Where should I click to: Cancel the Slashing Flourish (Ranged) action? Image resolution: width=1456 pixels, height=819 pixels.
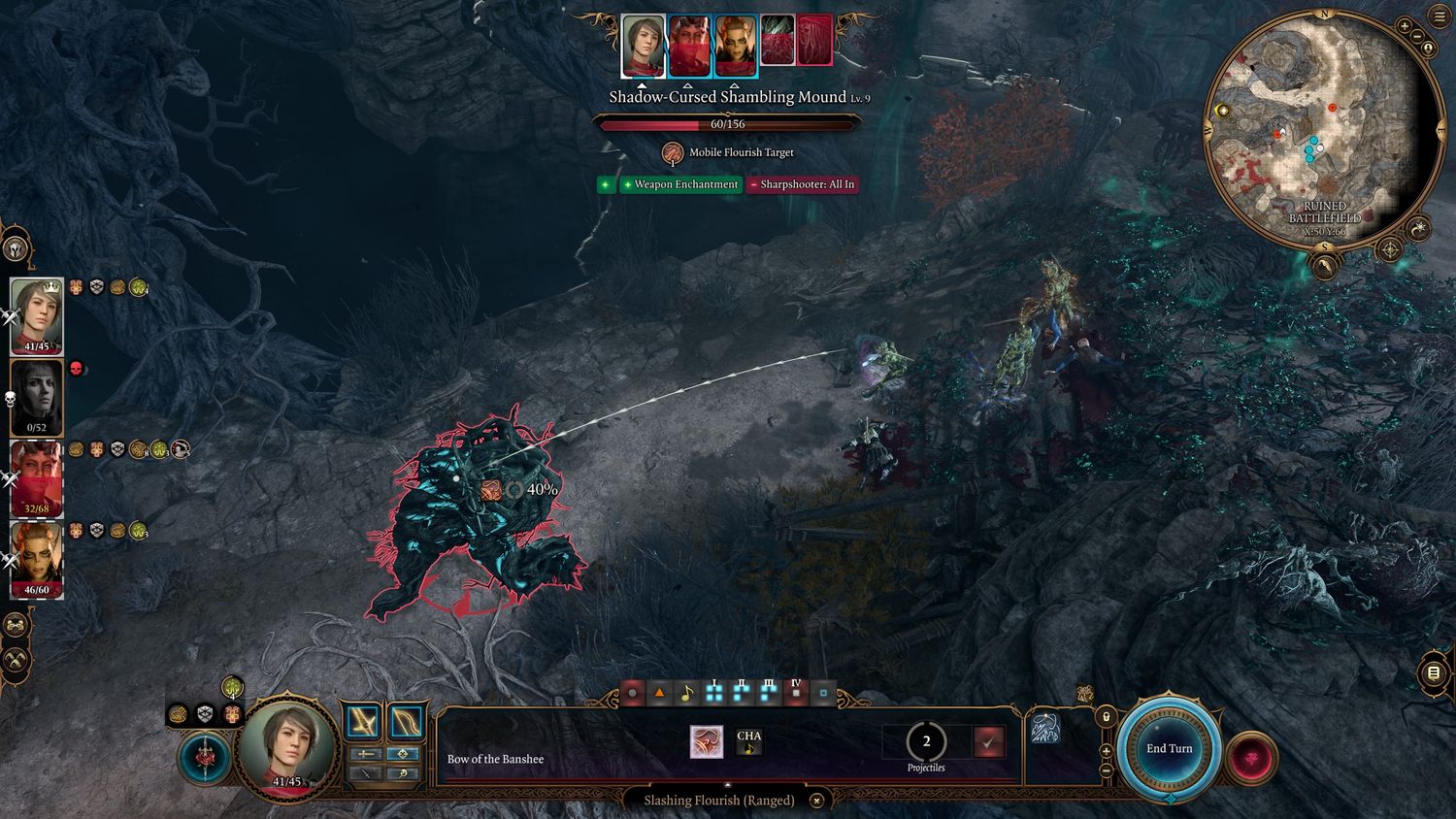tap(817, 801)
